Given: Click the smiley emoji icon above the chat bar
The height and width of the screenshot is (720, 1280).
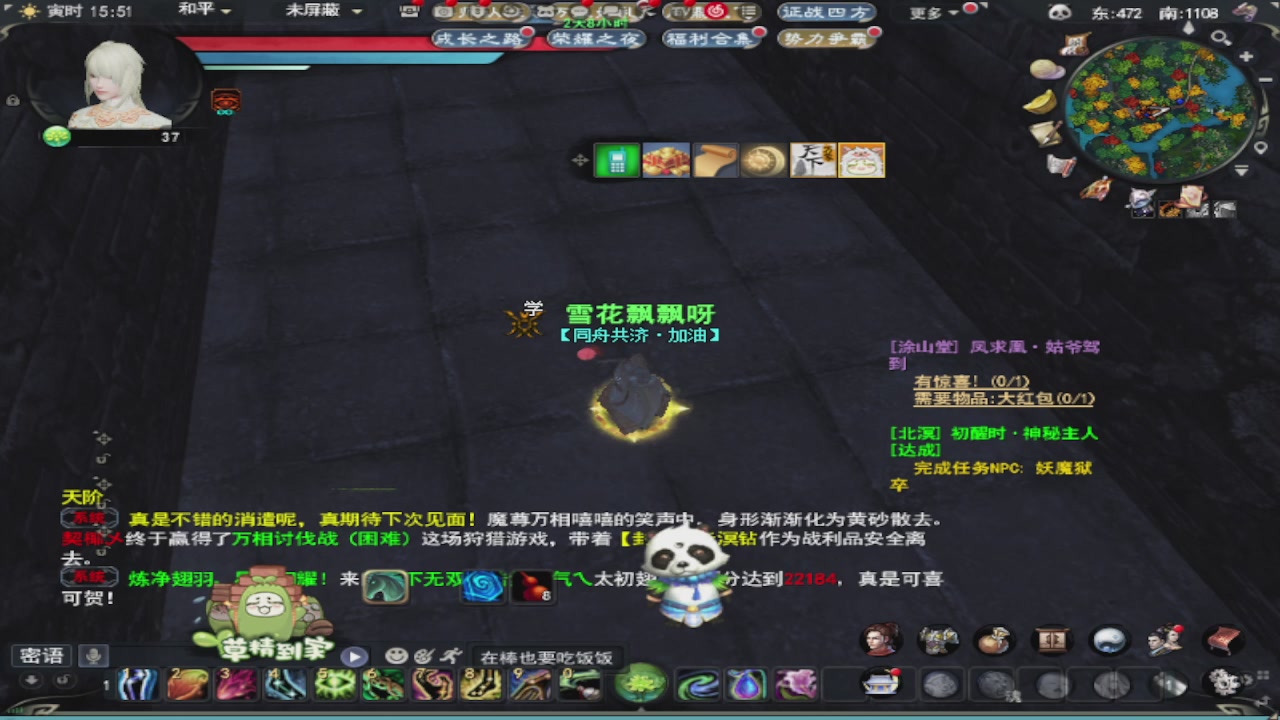Looking at the screenshot, I should (395, 657).
